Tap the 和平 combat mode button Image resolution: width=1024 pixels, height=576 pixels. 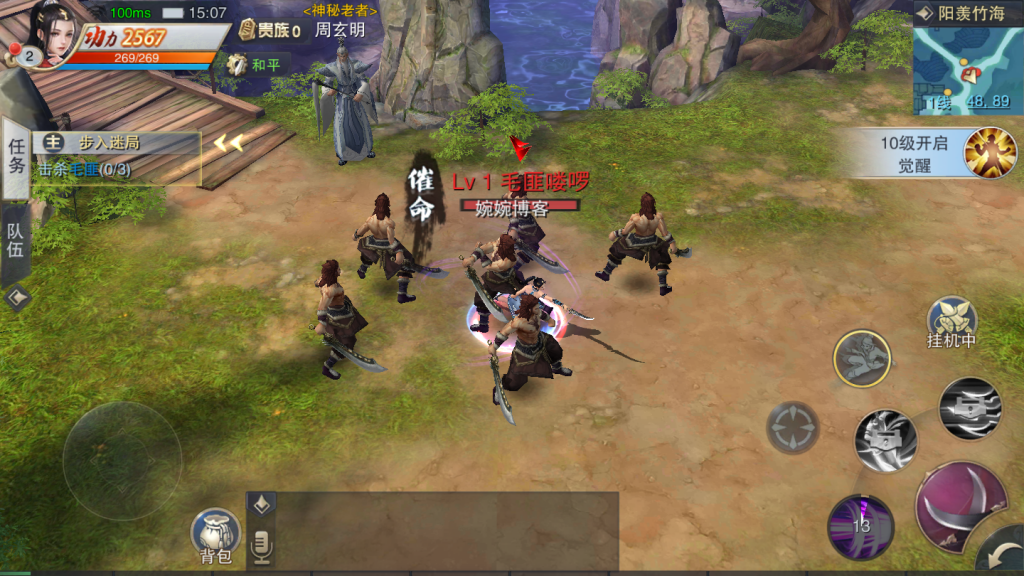click(x=254, y=65)
